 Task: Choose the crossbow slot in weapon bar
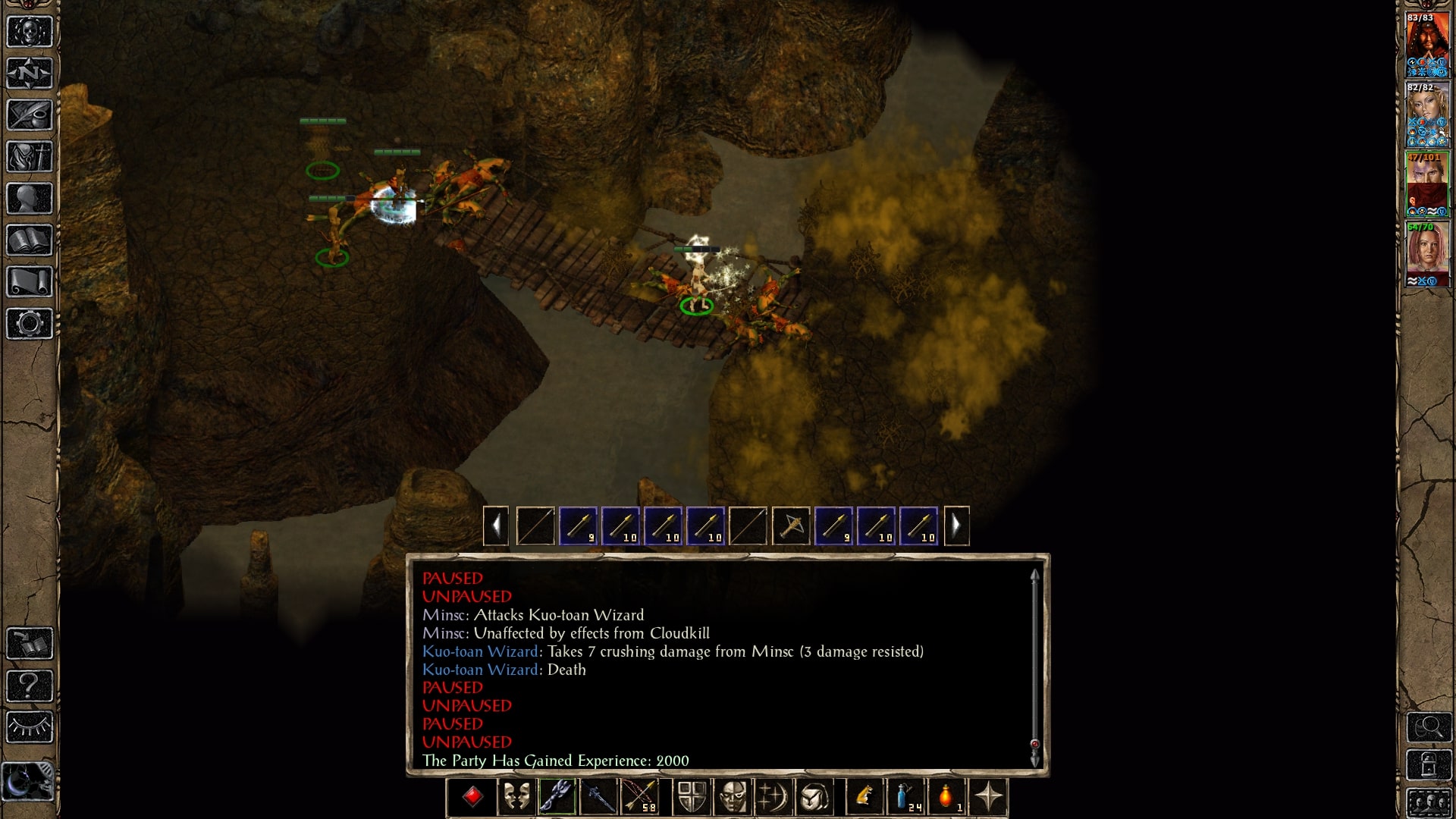click(791, 526)
